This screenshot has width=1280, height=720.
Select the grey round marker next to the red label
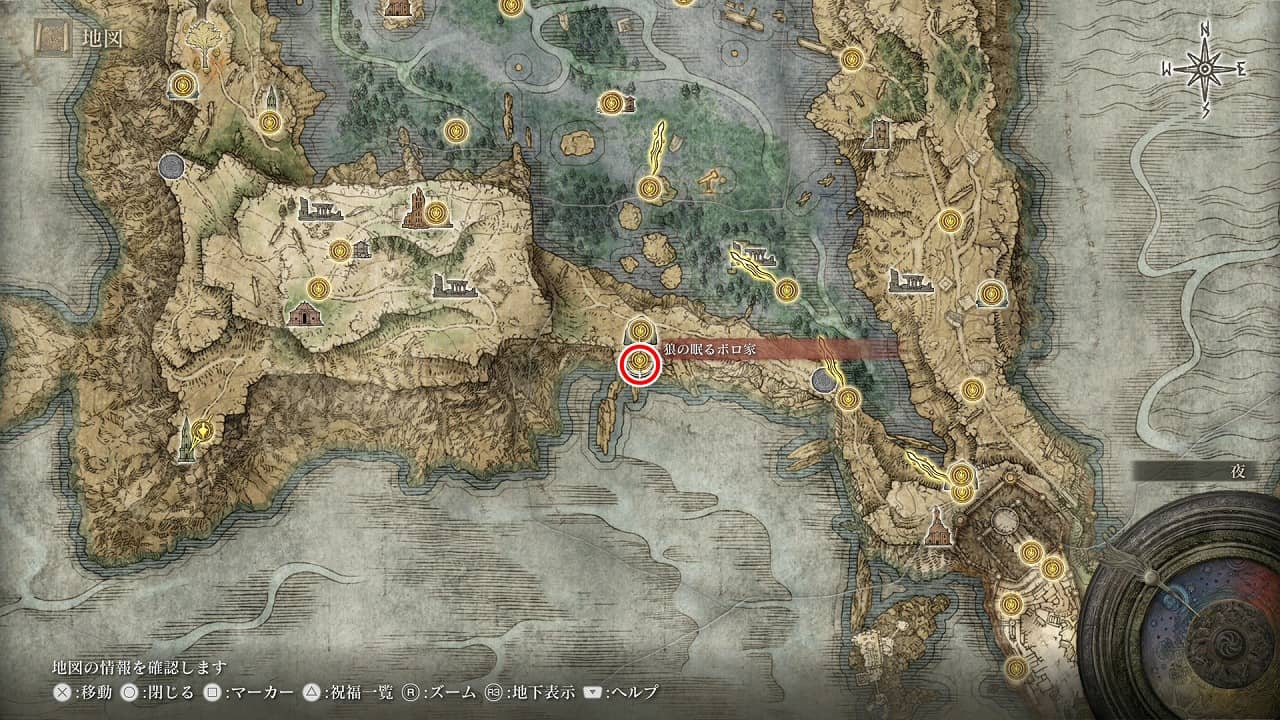824,379
